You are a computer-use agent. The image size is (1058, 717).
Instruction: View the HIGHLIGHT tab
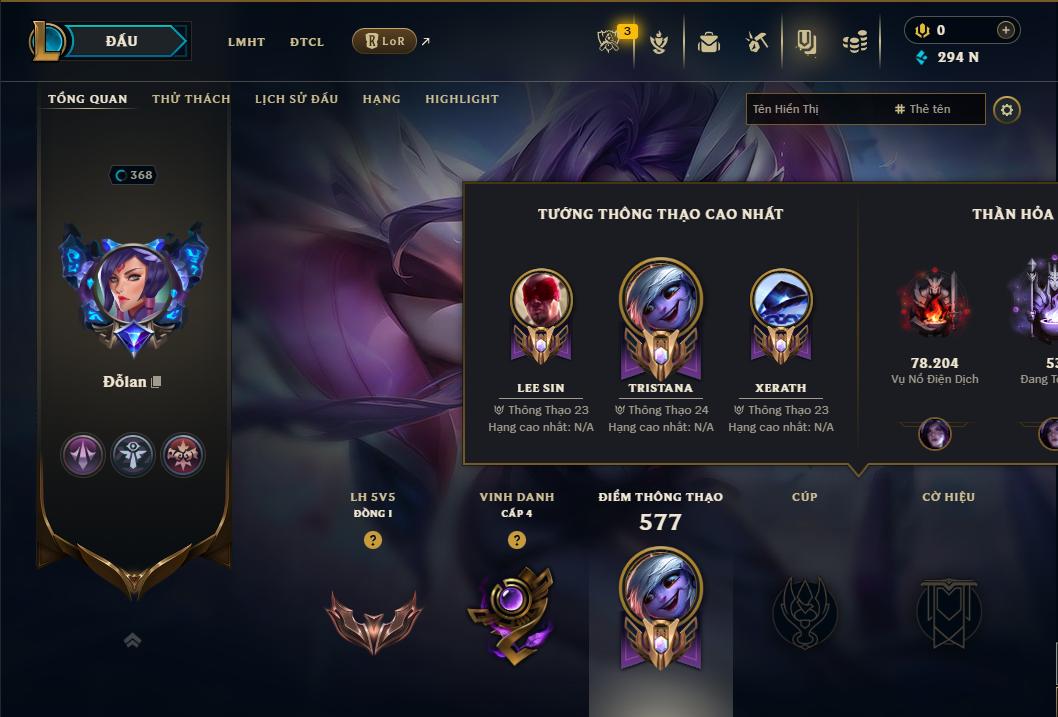tap(462, 99)
